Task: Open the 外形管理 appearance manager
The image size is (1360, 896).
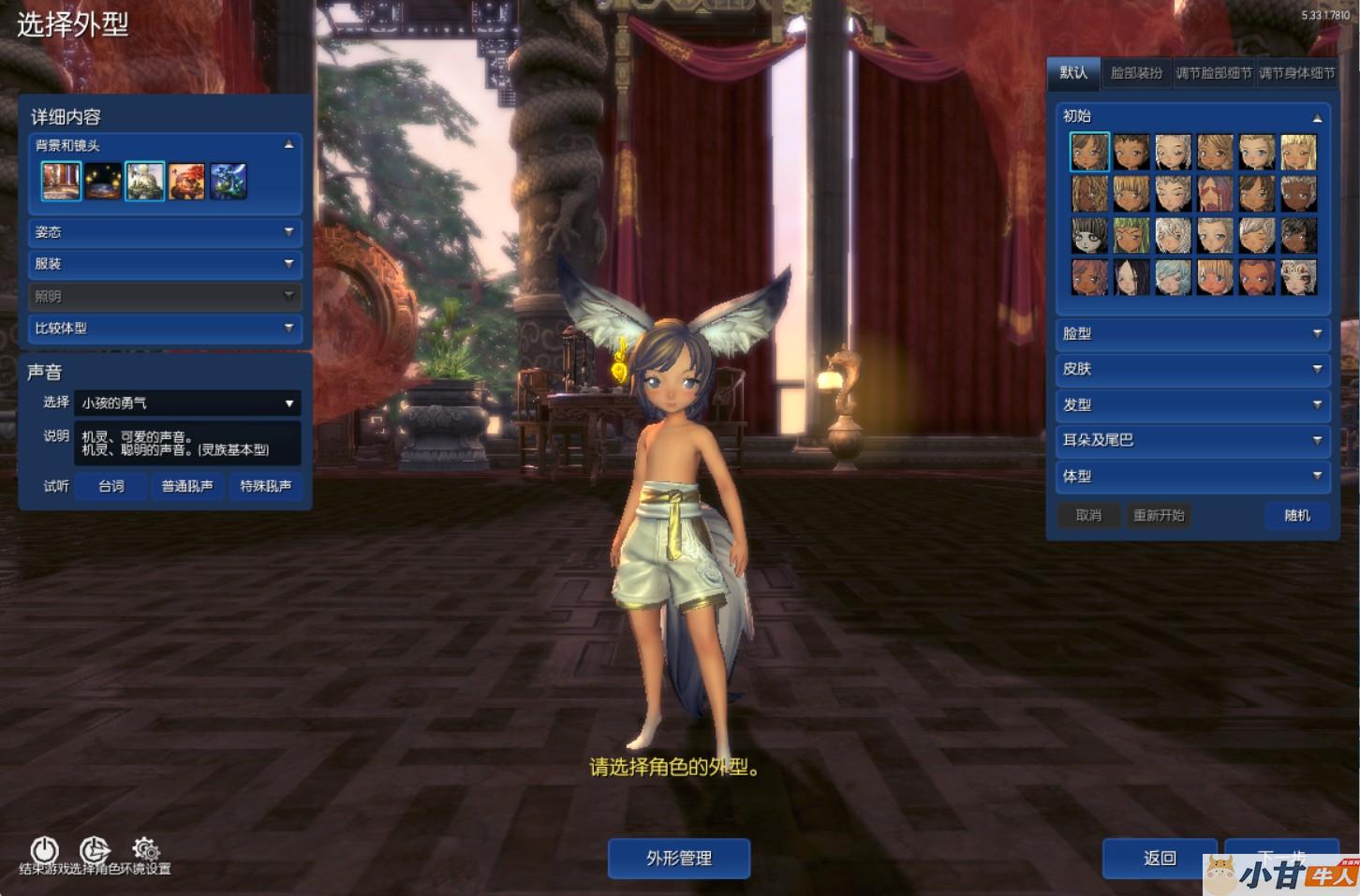Action: coord(679,858)
